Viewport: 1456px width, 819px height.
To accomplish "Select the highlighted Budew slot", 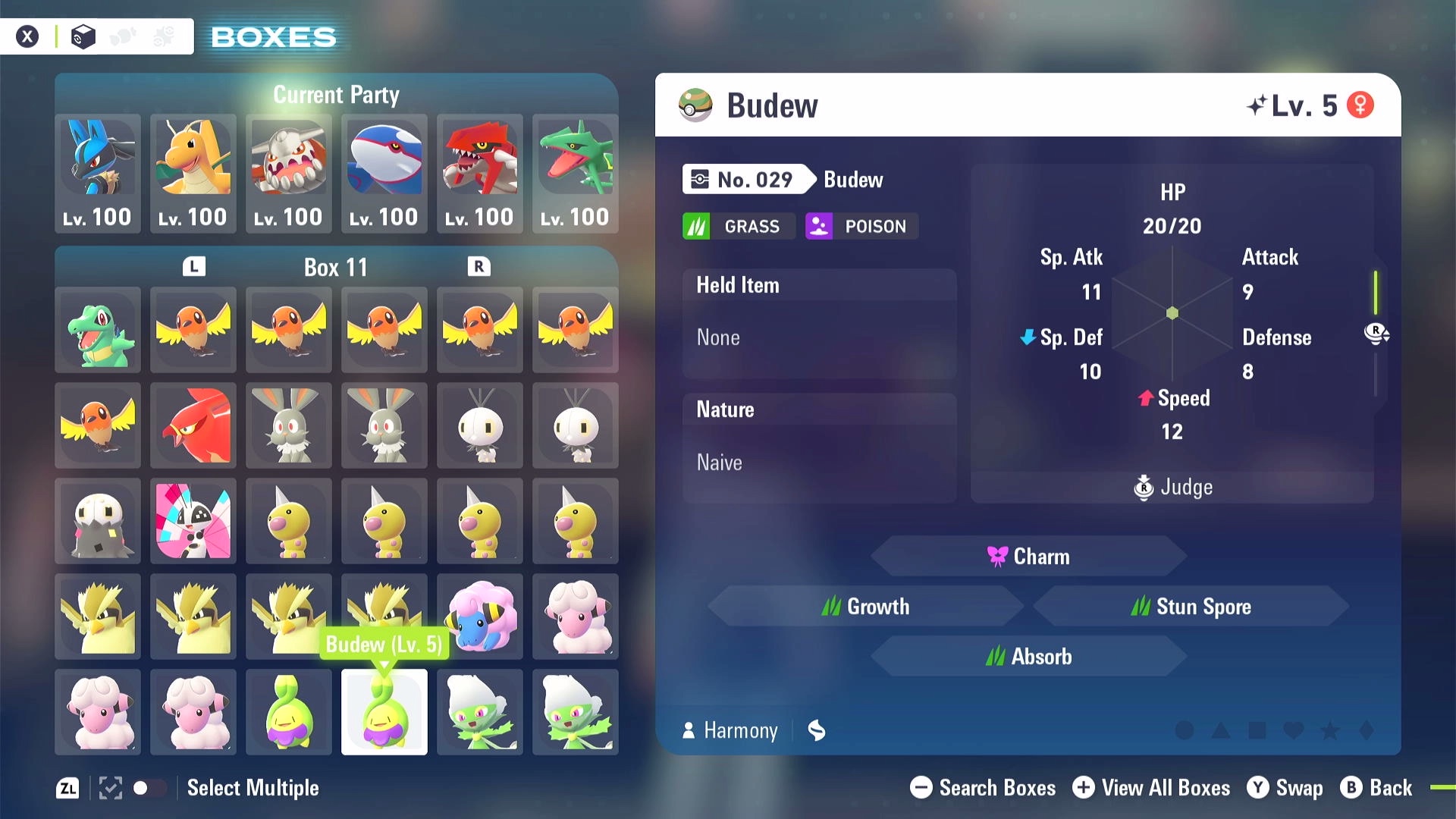I will (x=384, y=713).
